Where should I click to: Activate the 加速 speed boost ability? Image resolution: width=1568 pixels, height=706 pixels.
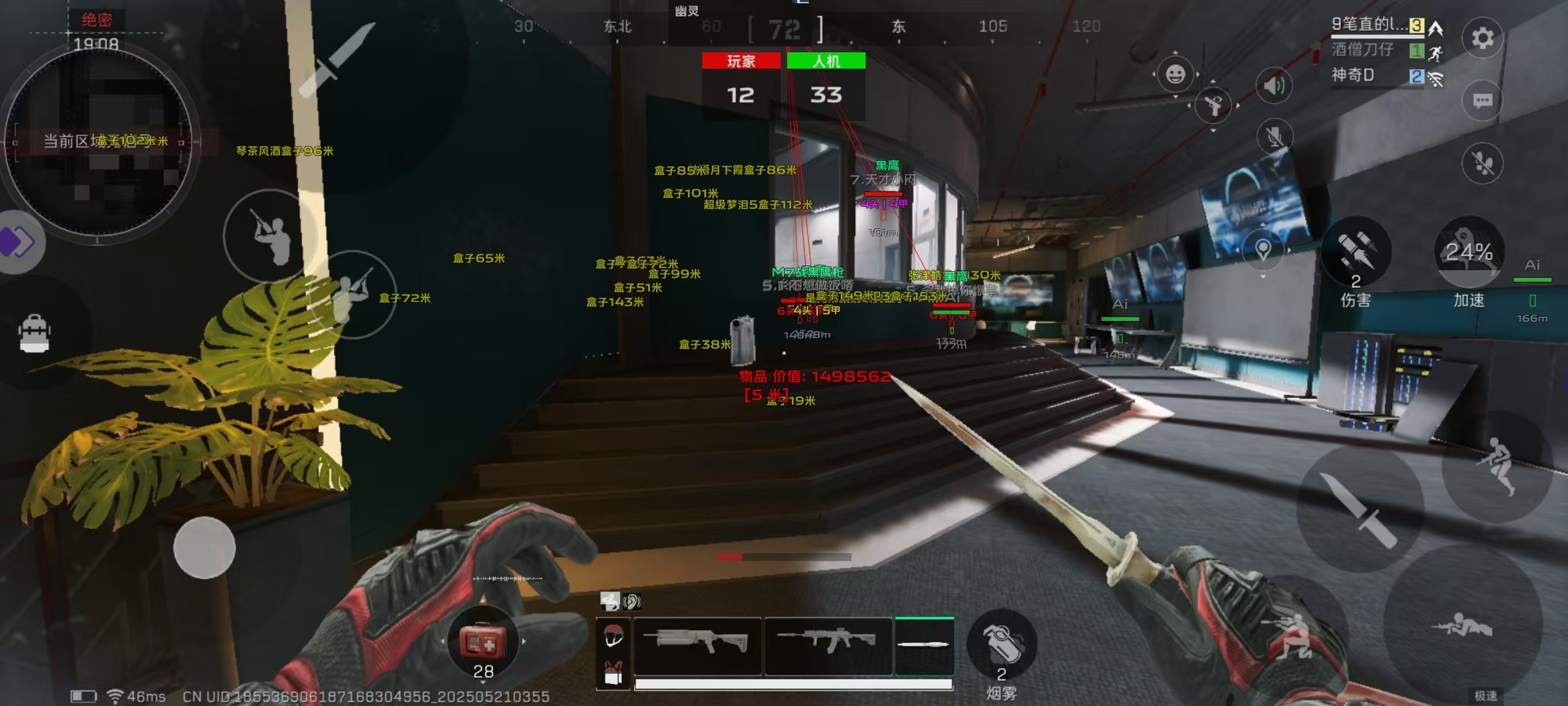coord(1469,252)
